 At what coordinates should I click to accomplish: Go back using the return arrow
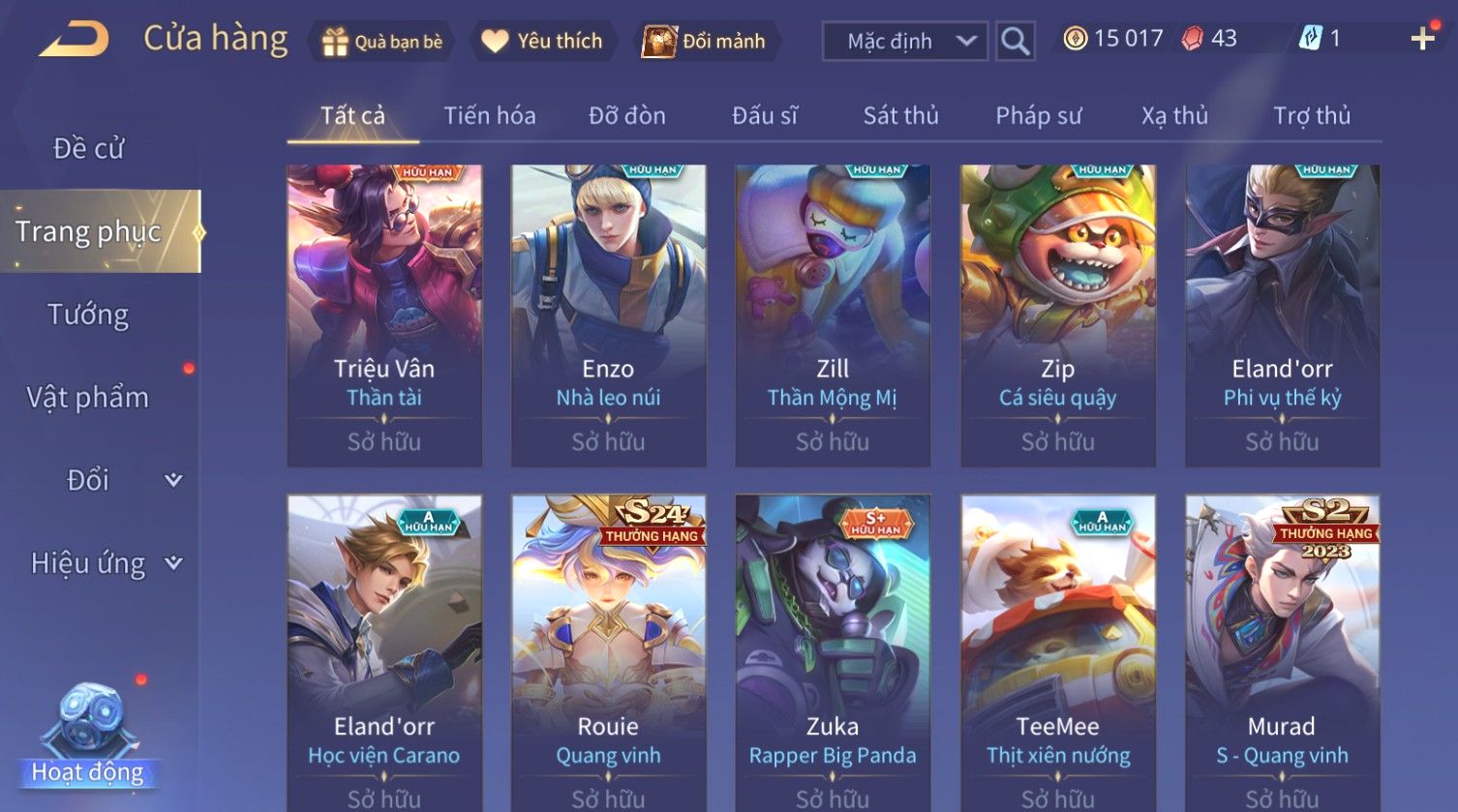(75, 40)
